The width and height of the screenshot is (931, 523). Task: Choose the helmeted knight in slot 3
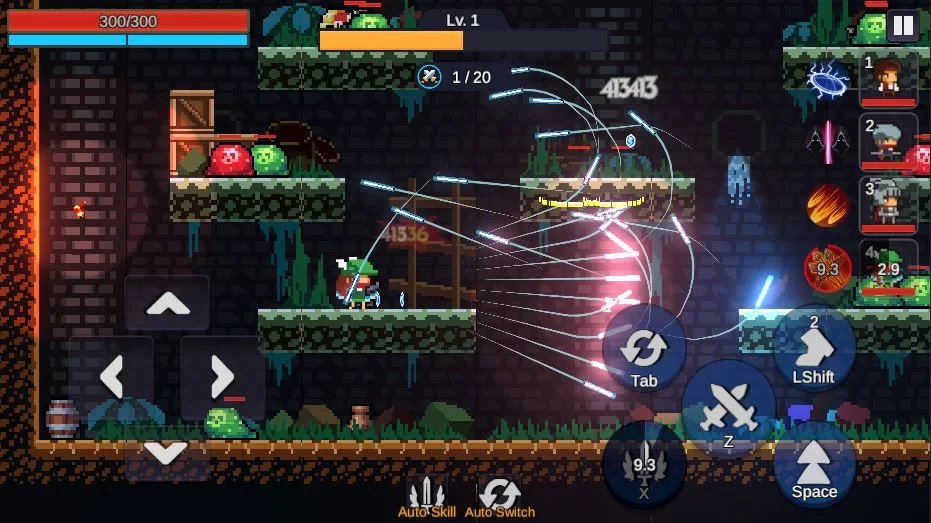click(888, 205)
